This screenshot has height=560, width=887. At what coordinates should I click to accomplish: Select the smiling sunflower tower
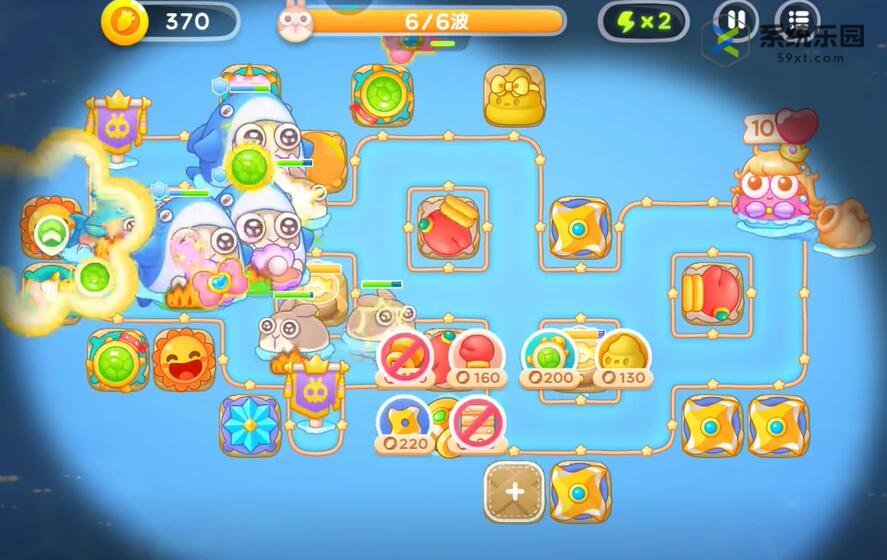[184, 359]
